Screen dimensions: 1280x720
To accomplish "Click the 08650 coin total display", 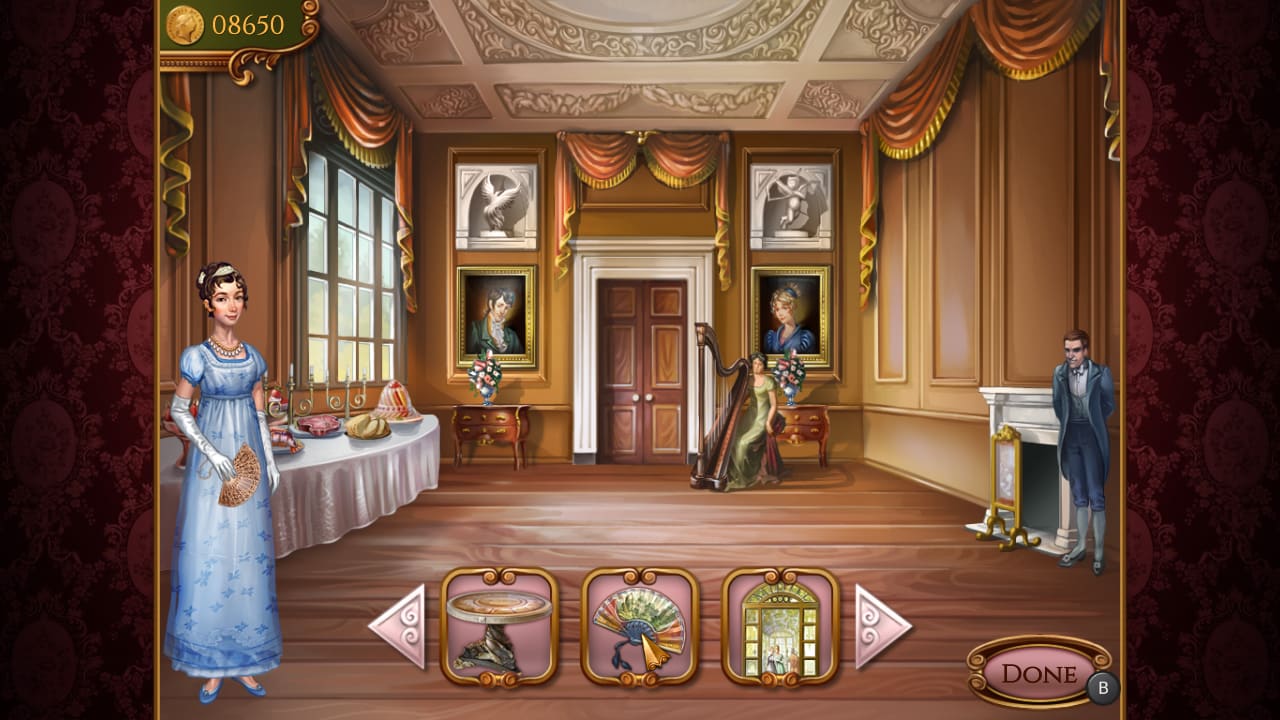I will tap(250, 22).
